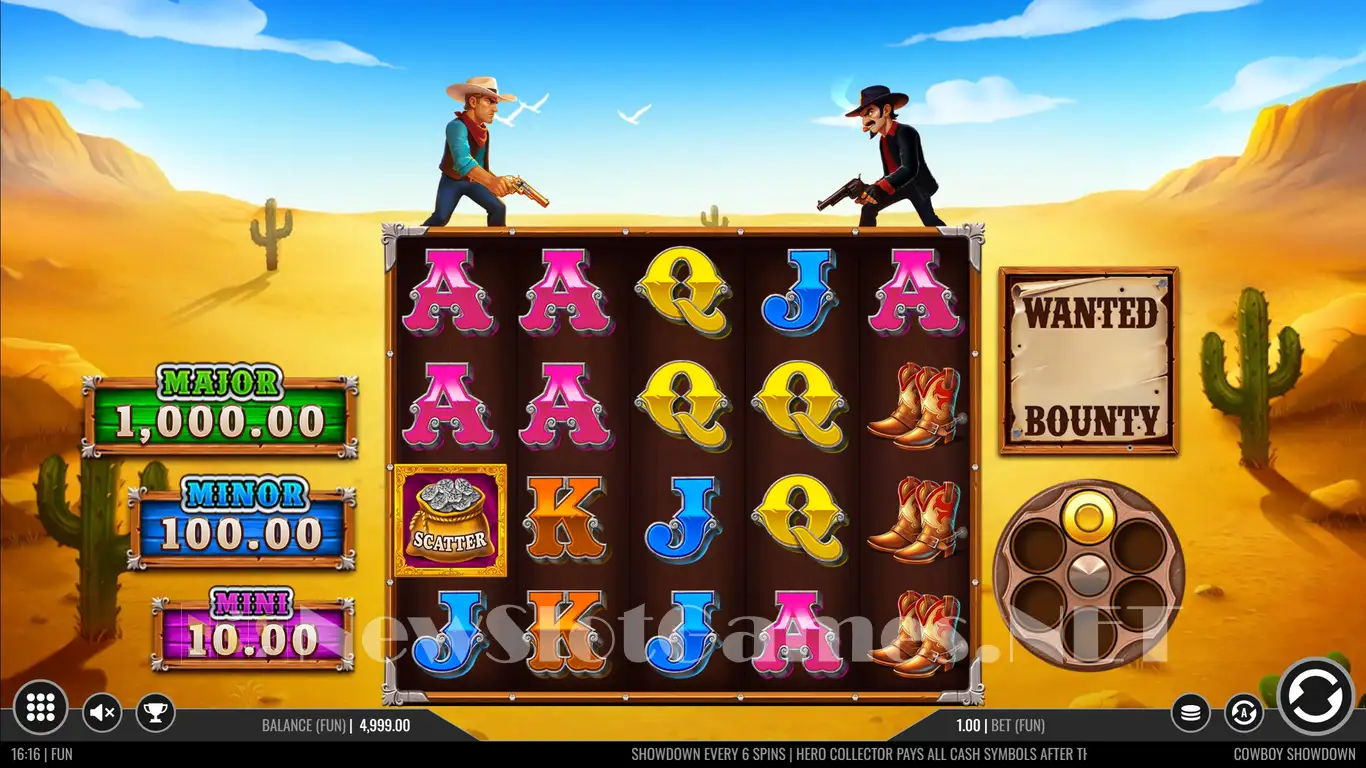The width and height of the screenshot is (1366, 768).
Task: Spin the reels with the large spin button
Action: tap(1315, 696)
